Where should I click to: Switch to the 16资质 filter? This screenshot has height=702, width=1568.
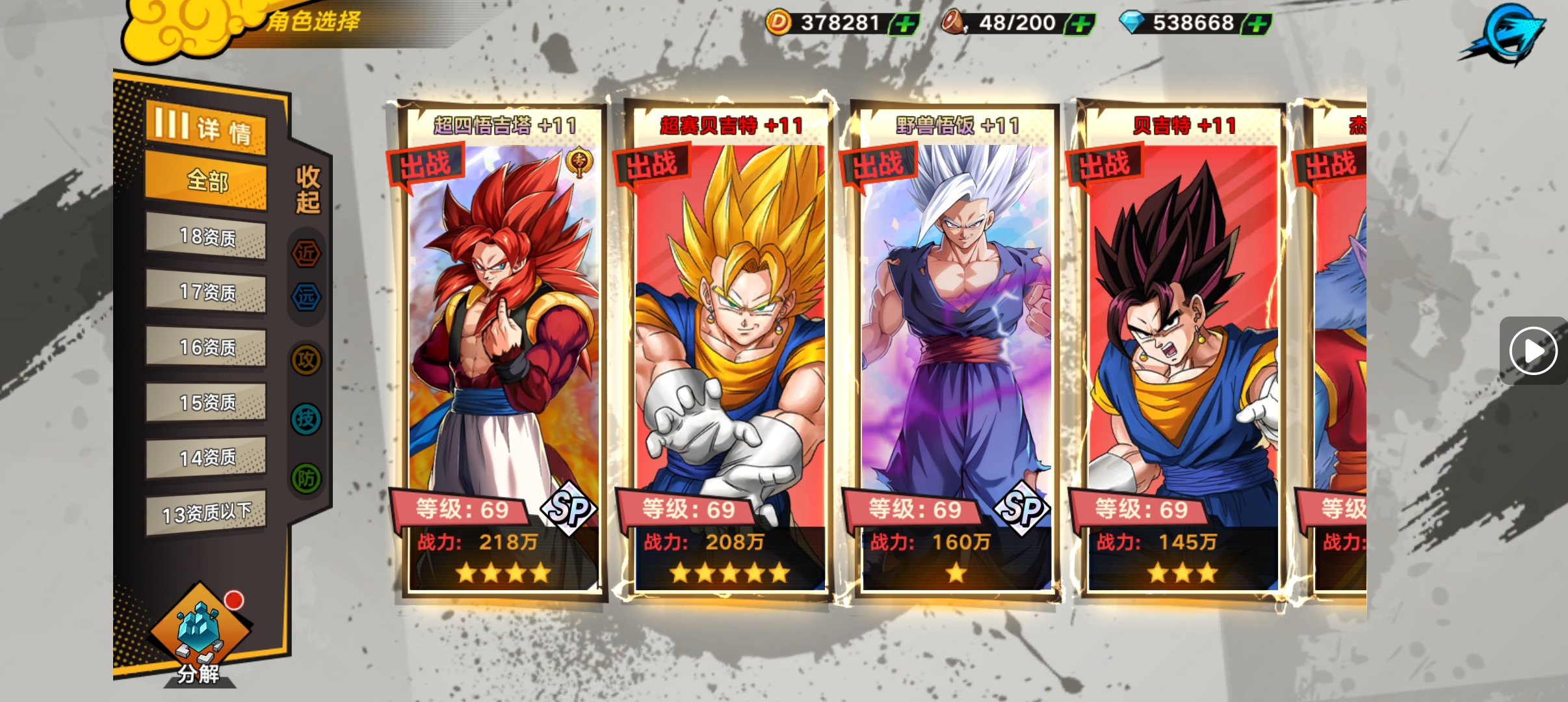[206, 347]
